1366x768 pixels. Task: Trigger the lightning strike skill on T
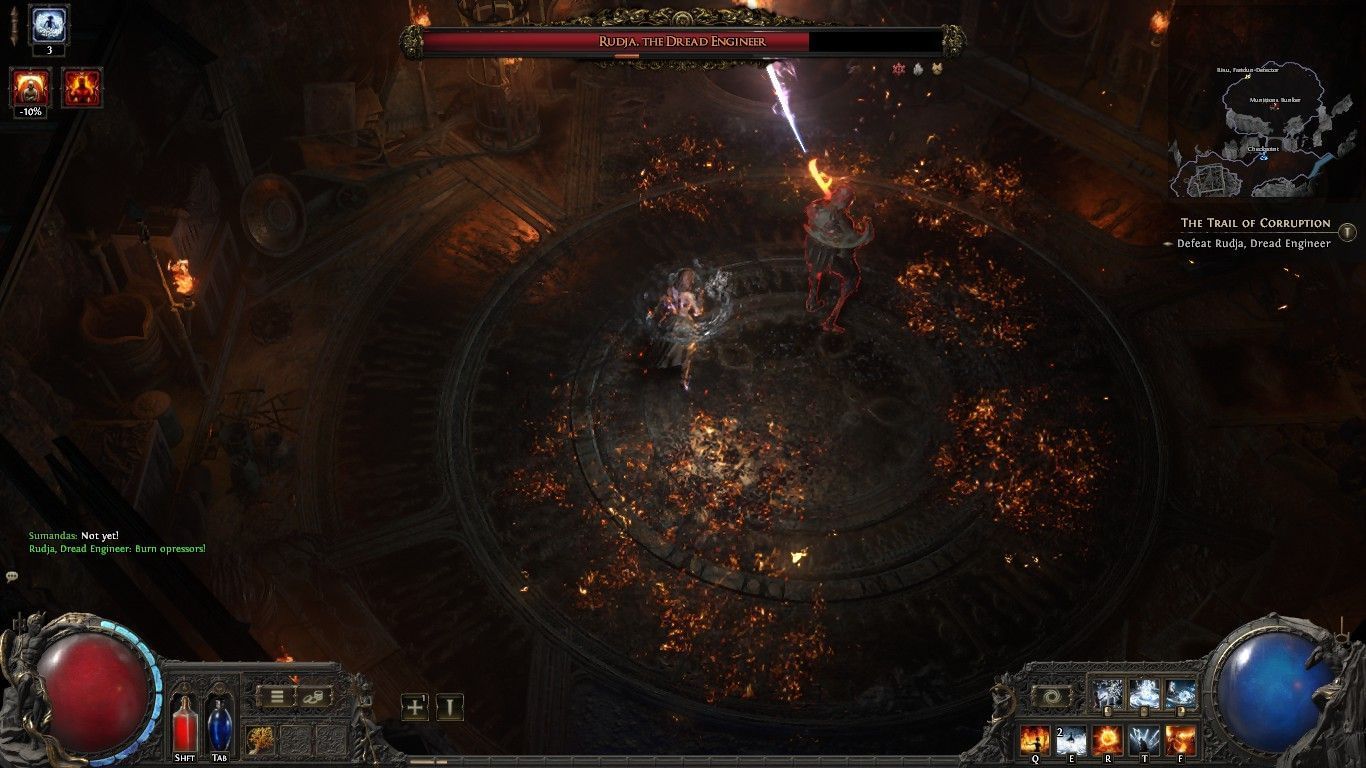[x=1144, y=739]
